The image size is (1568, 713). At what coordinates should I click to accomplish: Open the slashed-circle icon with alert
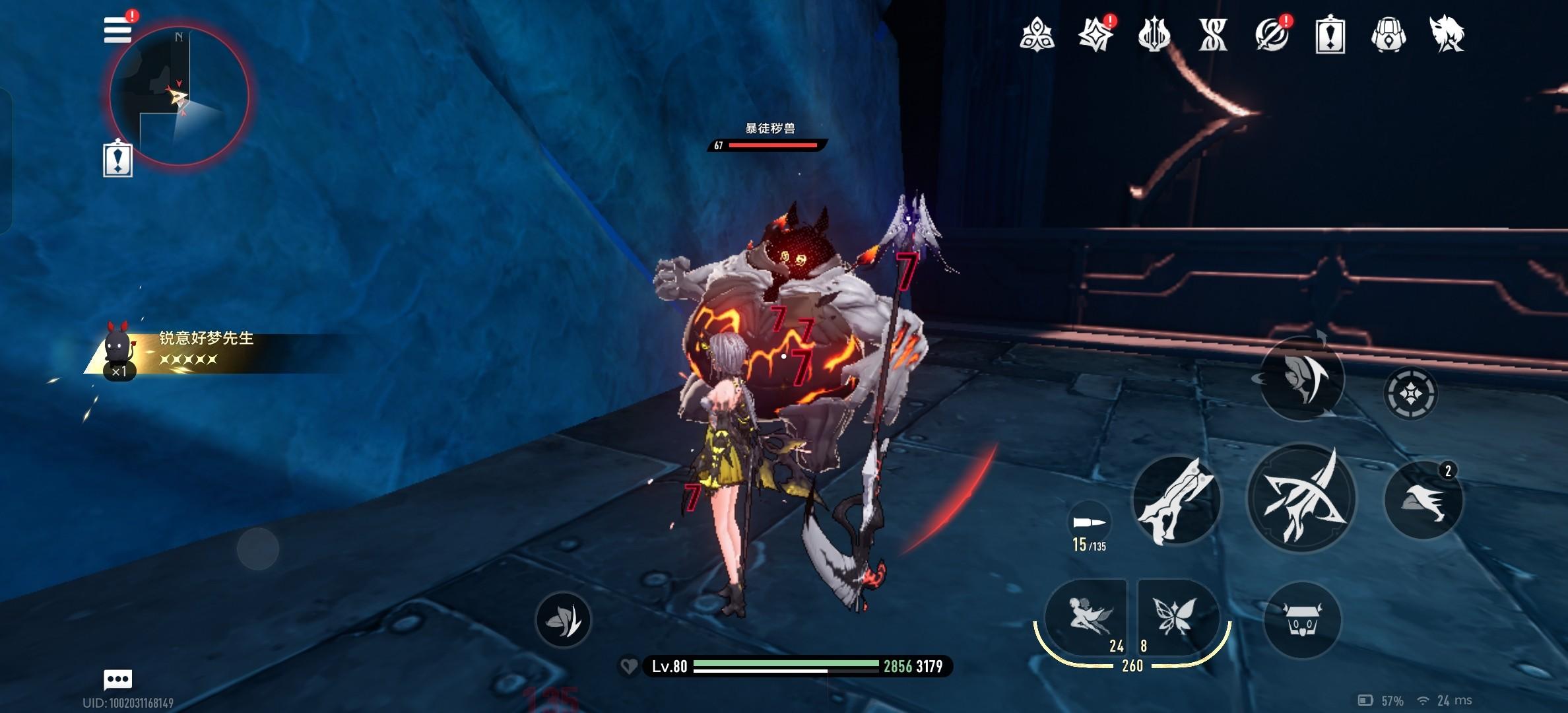pos(1271,34)
